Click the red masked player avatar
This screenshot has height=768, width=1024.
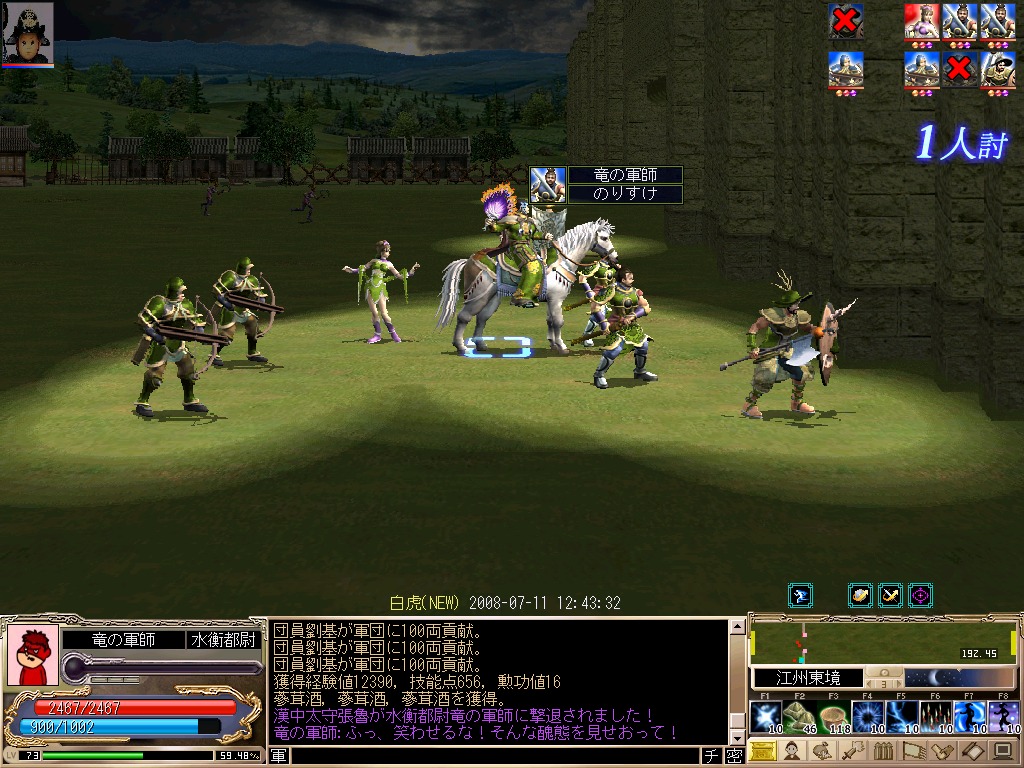point(32,657)
